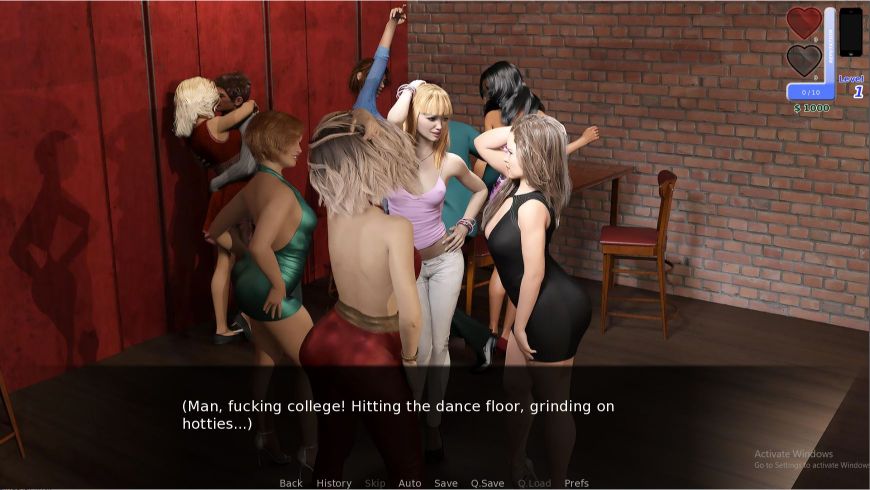
Task: Enable Auto advance mode
Action: pyautogui.click(x=410, y=483)
